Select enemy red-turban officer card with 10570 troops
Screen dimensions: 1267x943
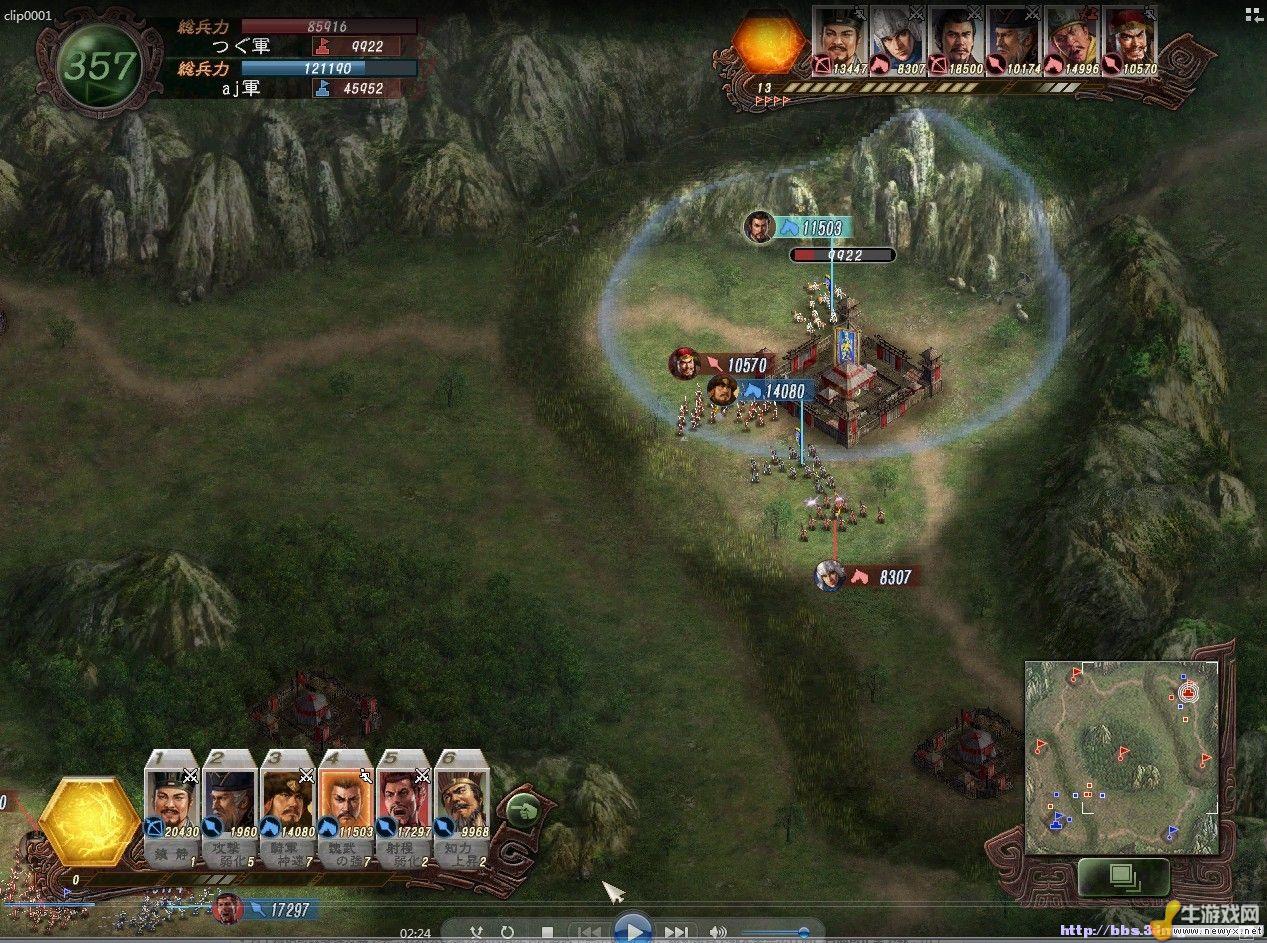(1128, 42)
